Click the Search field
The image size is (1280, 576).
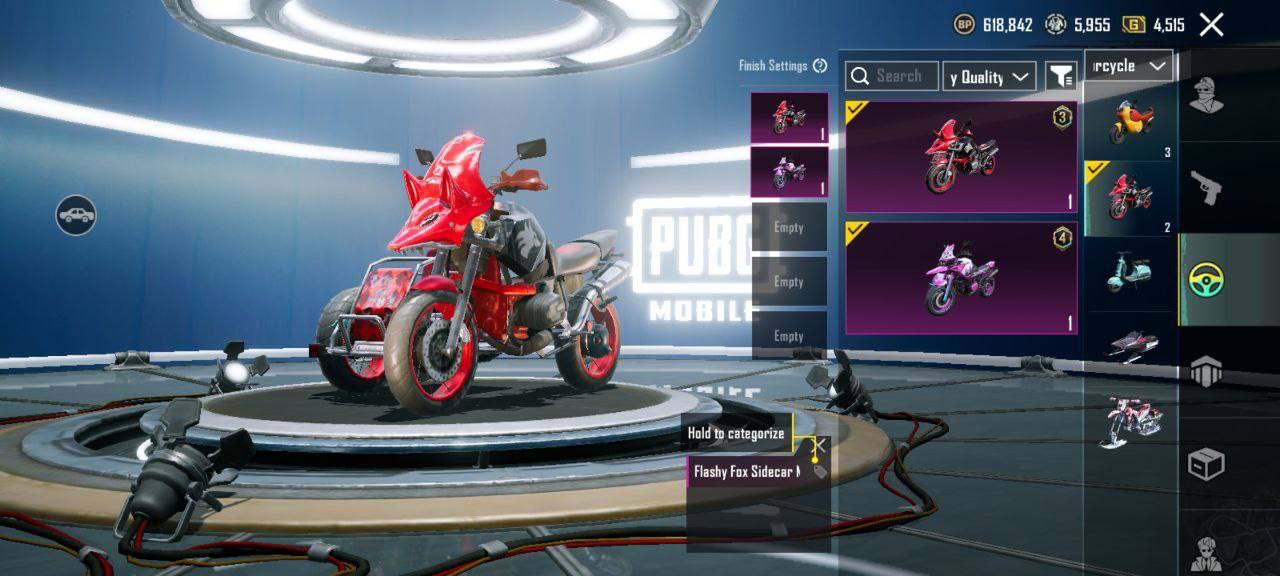pyautogui.click(x=892, y=76)
